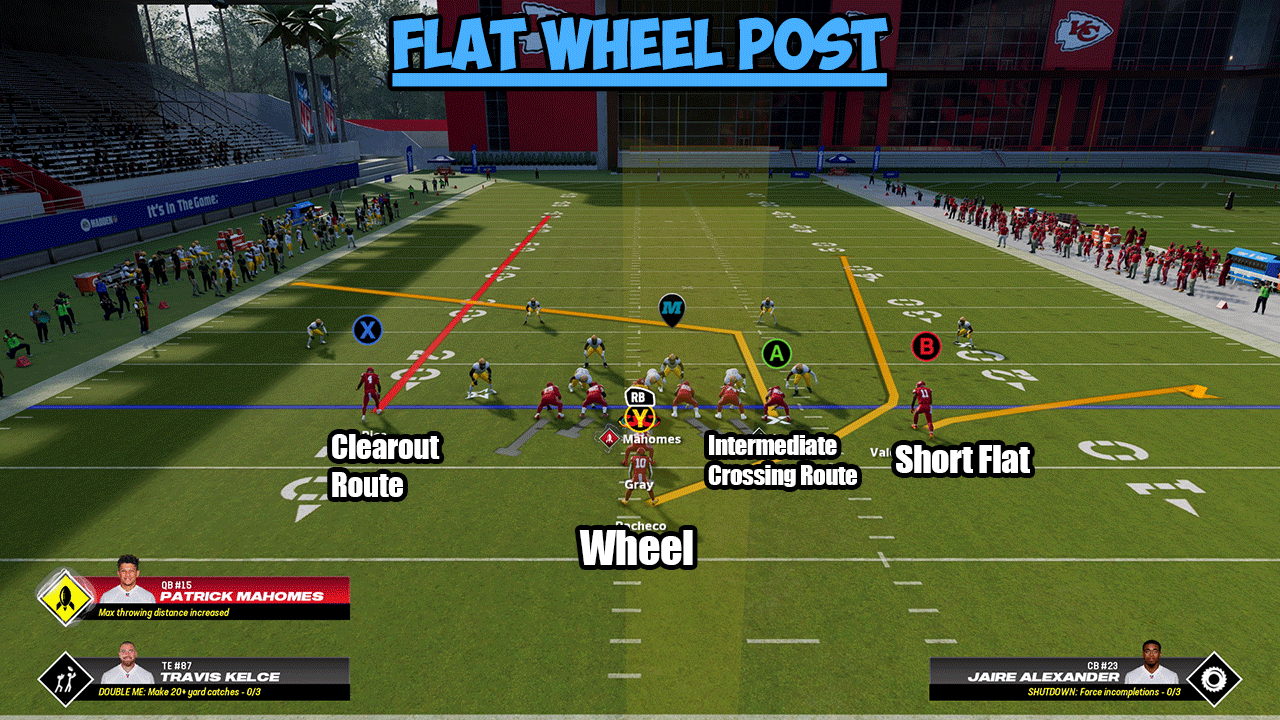
Task: Select the Patrick Mahomes ability banner
Action: [x=225, y=597]
